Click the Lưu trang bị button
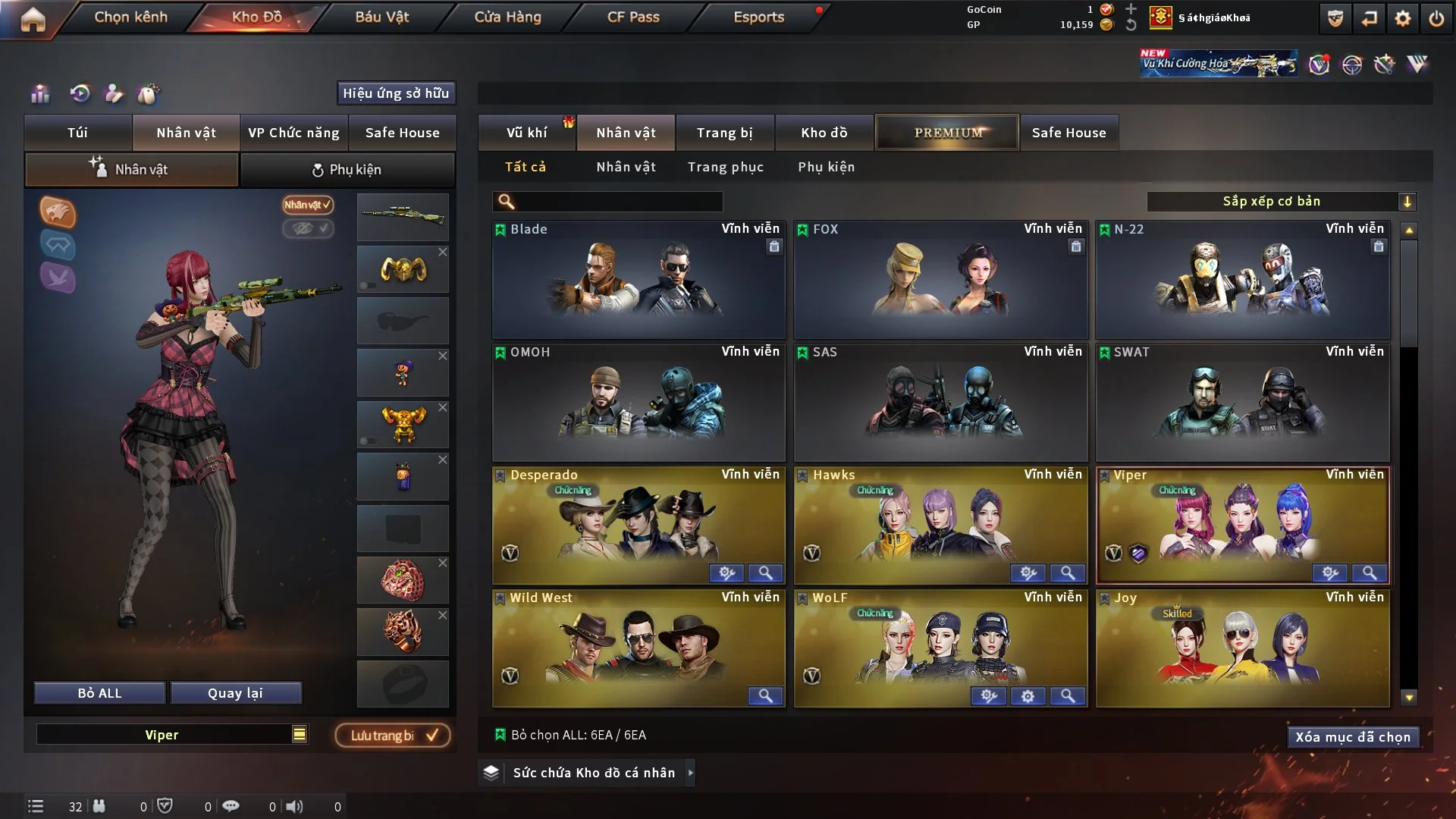This screenshot has height=819, width=1456. click(x=392, y=735)
